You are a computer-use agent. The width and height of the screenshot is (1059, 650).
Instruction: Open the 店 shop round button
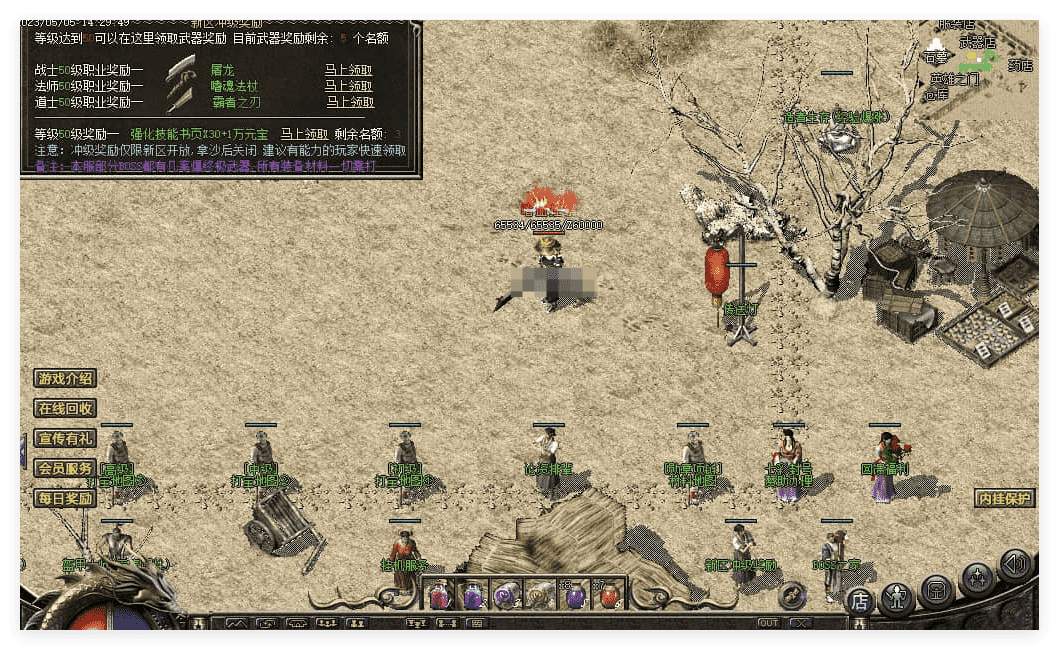click(859, 601)
